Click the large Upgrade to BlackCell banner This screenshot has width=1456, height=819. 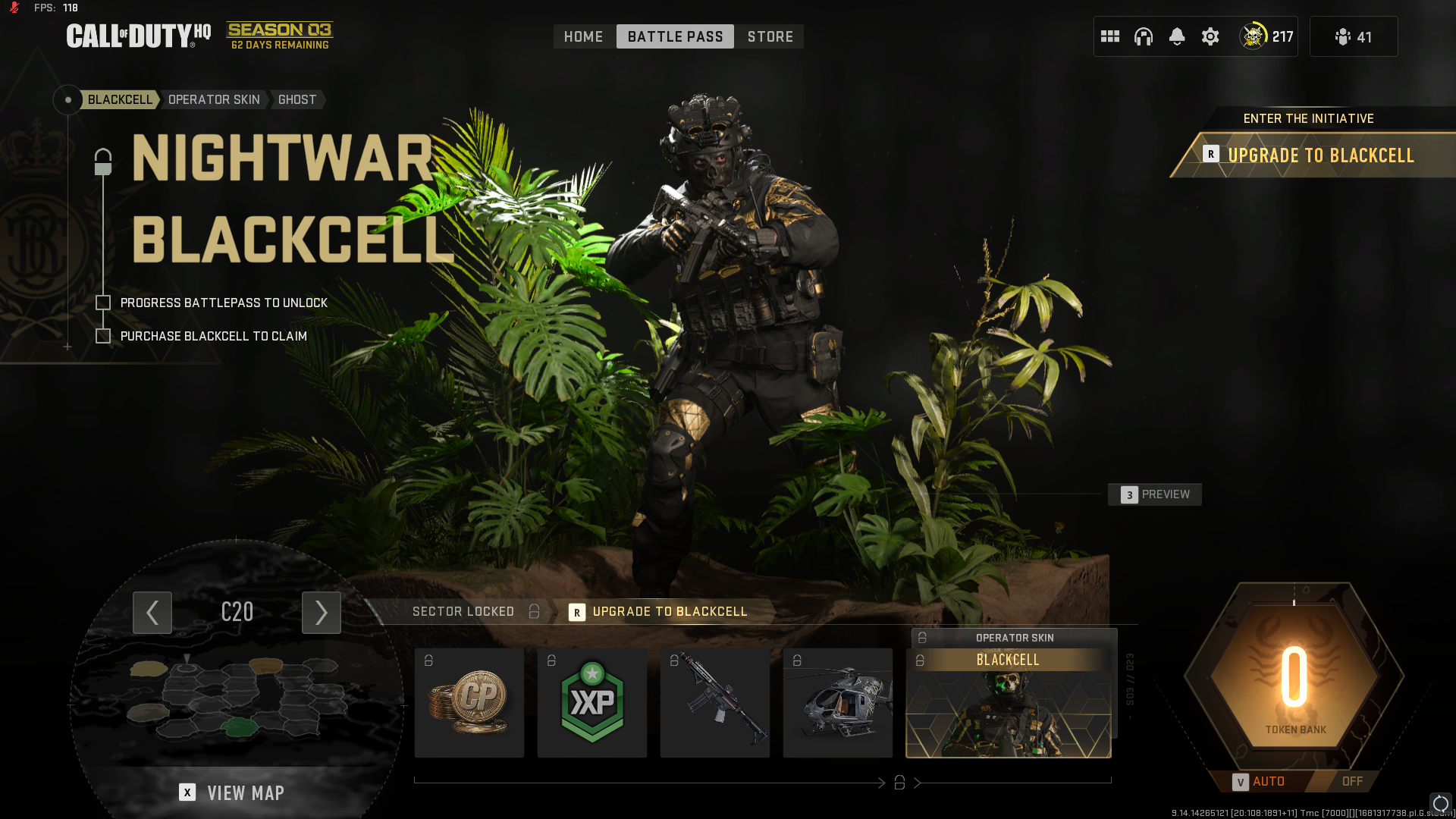(x=1319, y=155)
